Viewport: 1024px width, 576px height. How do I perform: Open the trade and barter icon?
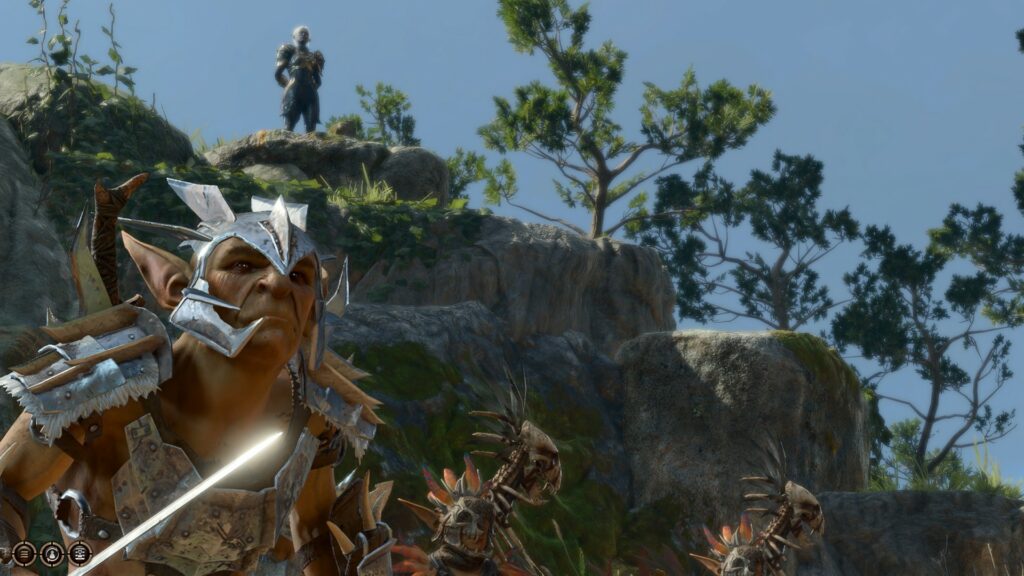pyautogui.click(x=79, y=553)
